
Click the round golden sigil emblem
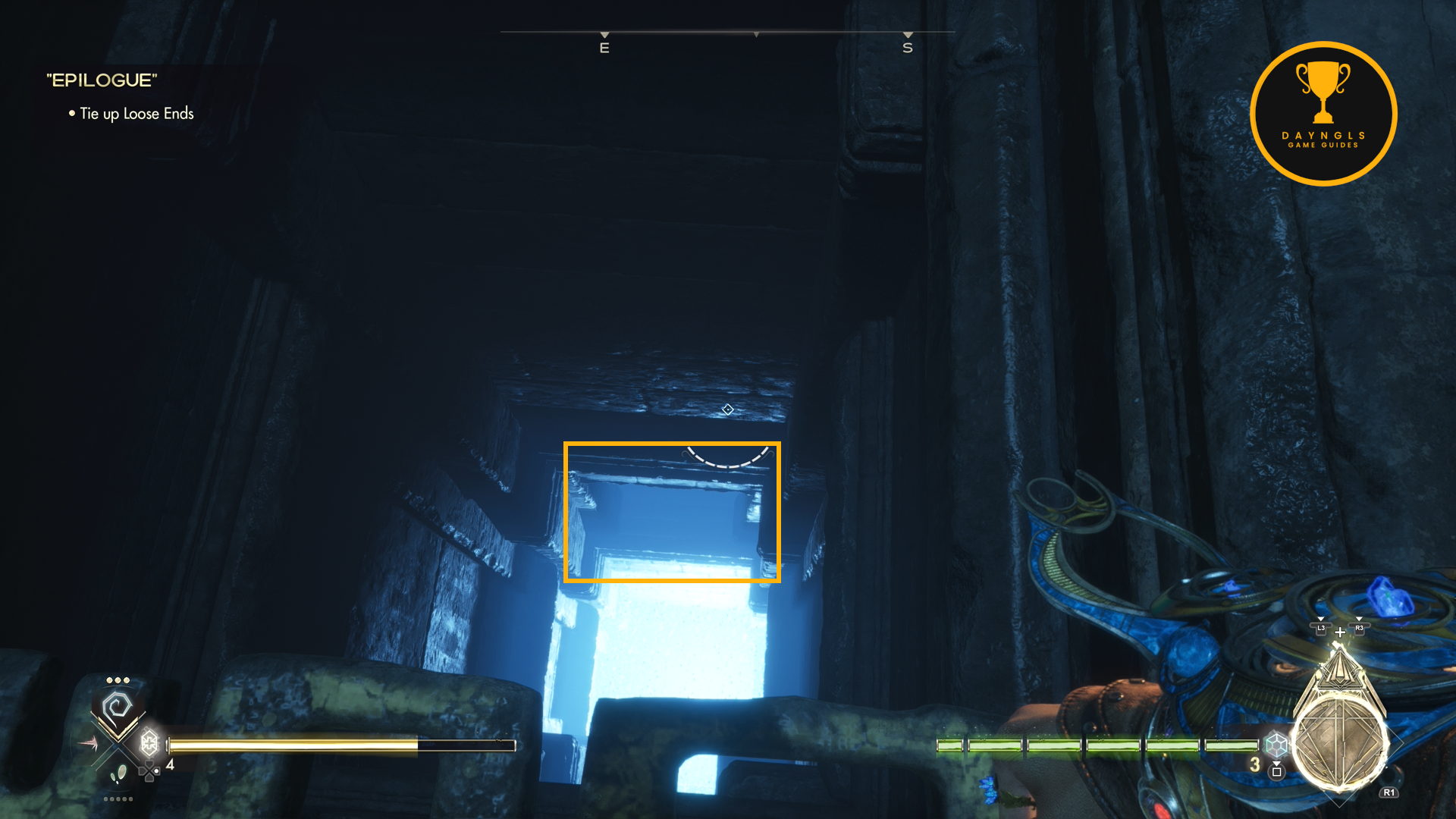(1339, 744)
